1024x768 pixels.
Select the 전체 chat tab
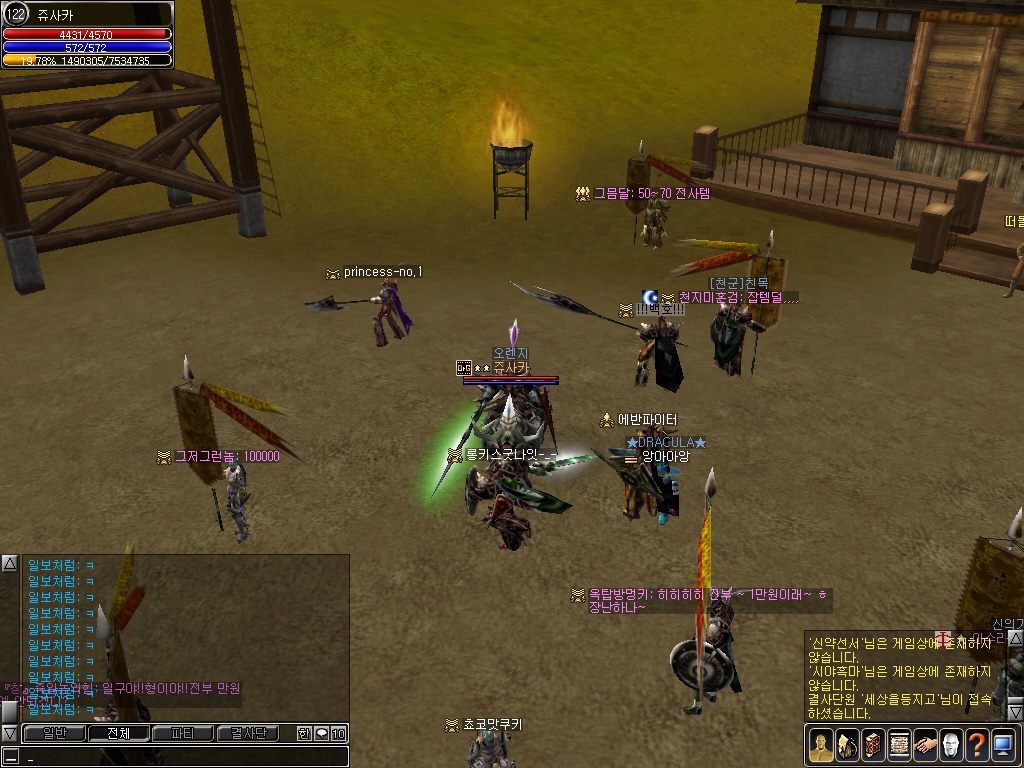(118, 734)
